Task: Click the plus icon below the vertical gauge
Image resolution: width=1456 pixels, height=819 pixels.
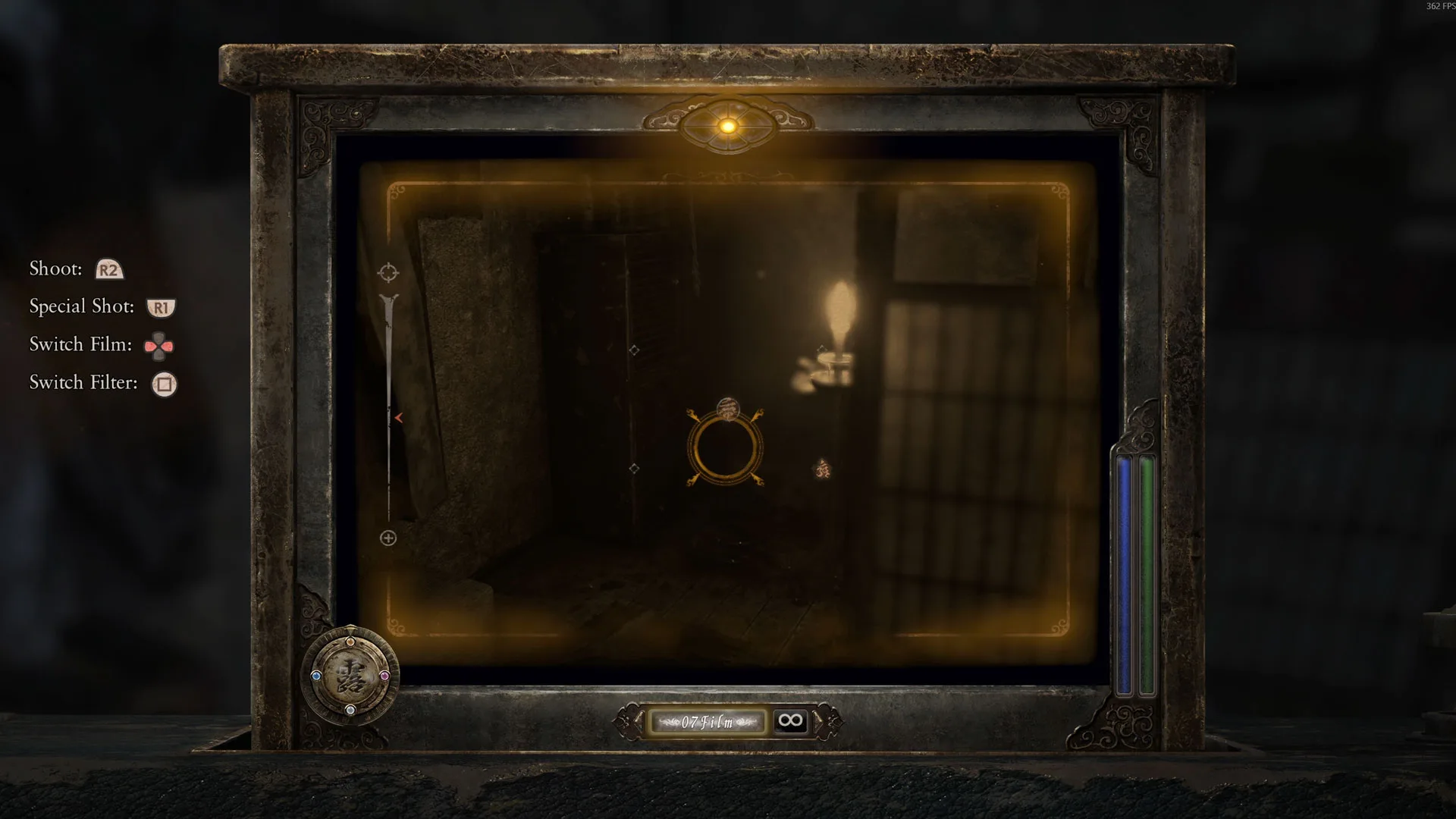Action: coord(388,538)
